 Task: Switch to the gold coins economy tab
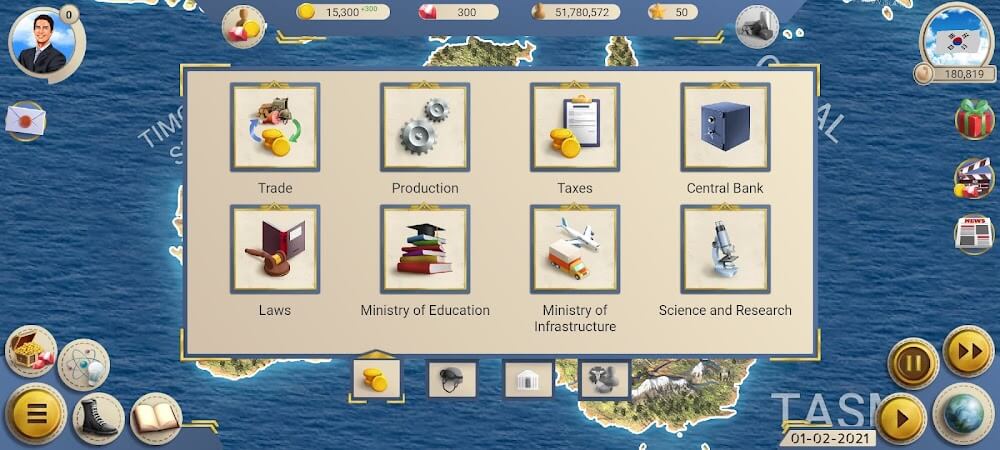(x=376, y=379)
